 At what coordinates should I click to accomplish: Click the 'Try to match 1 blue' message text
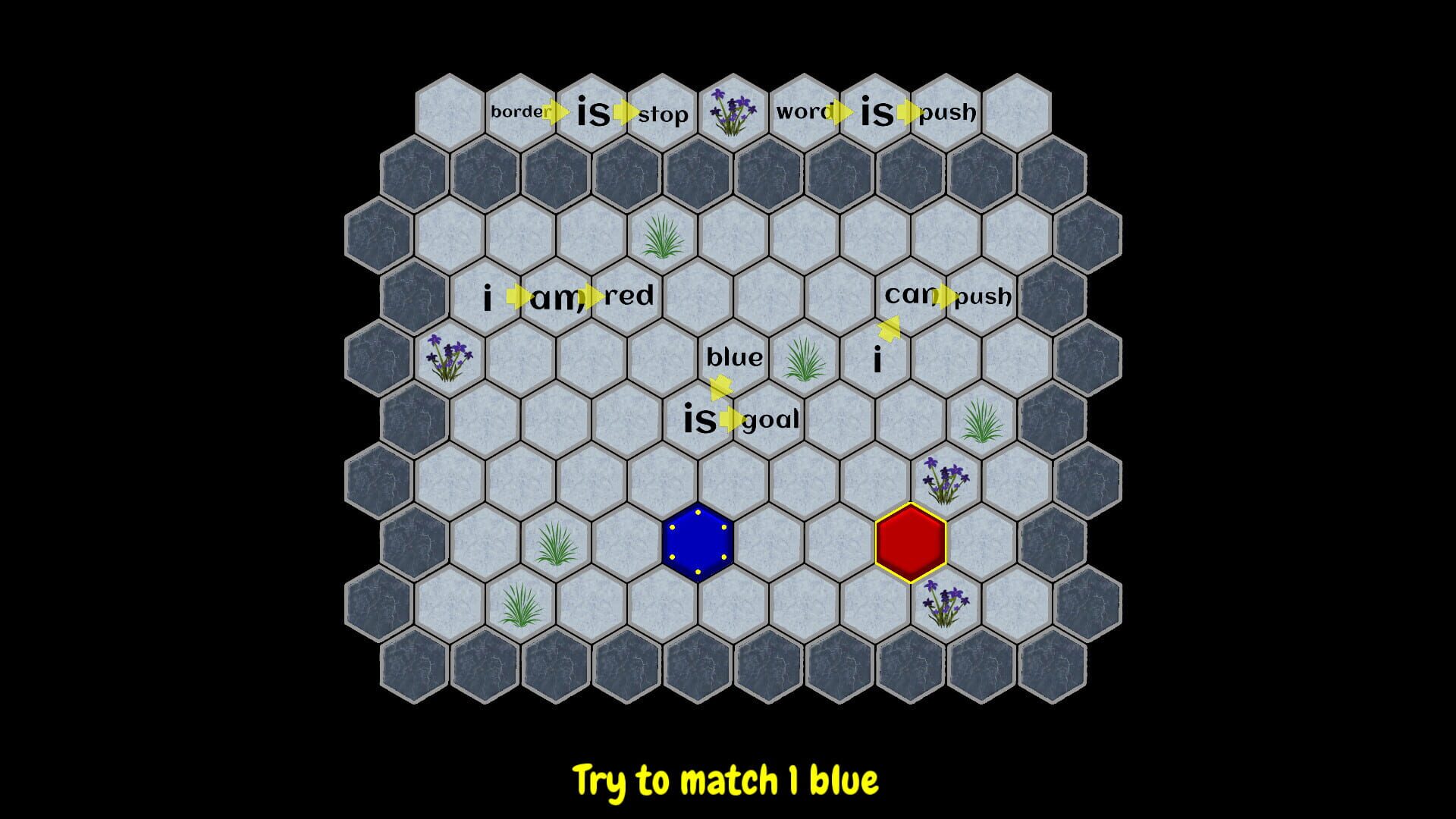[x=726, y=776]
